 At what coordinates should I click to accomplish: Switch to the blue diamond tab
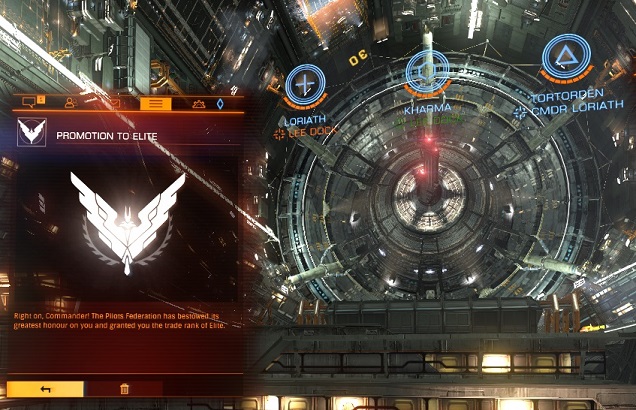tap(220, 102)
